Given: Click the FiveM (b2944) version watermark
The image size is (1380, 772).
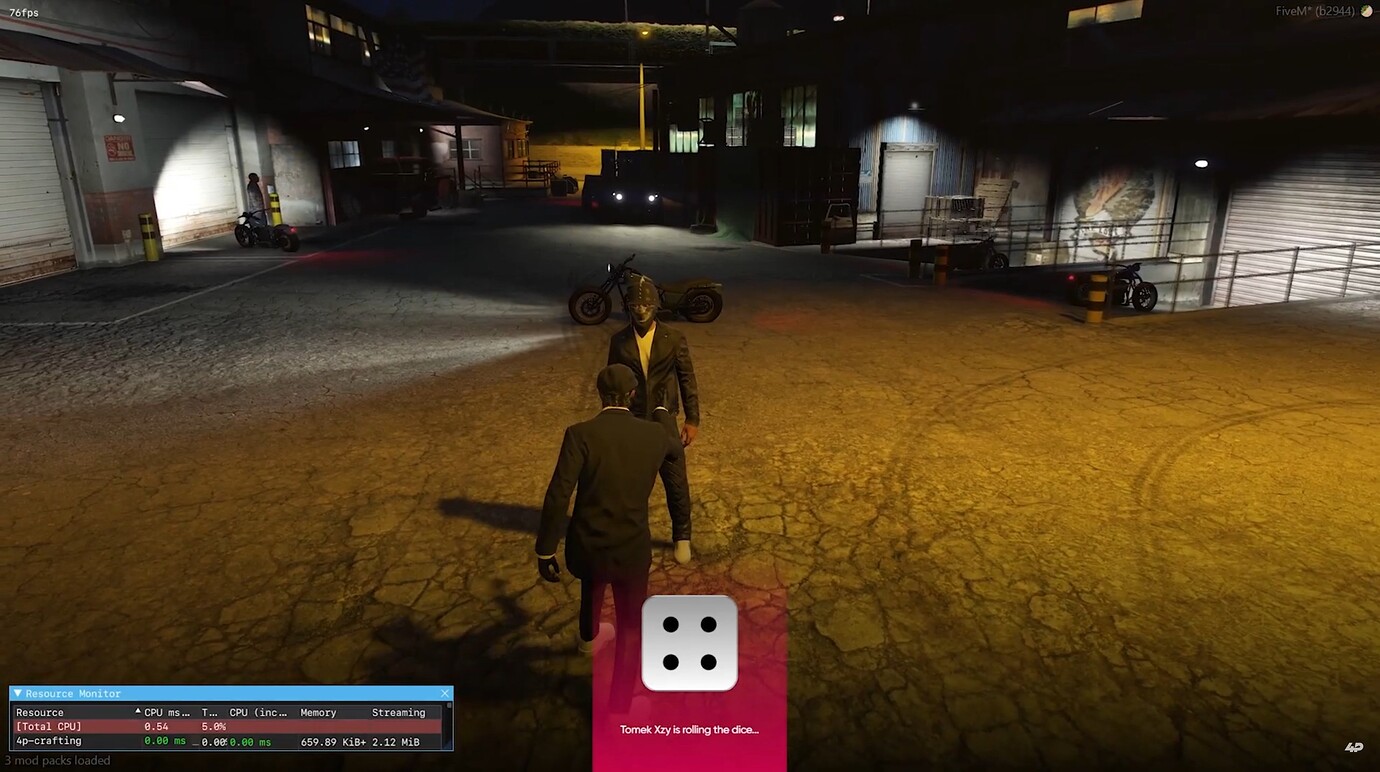Looking at the screenshot, I should point(1317,11).
